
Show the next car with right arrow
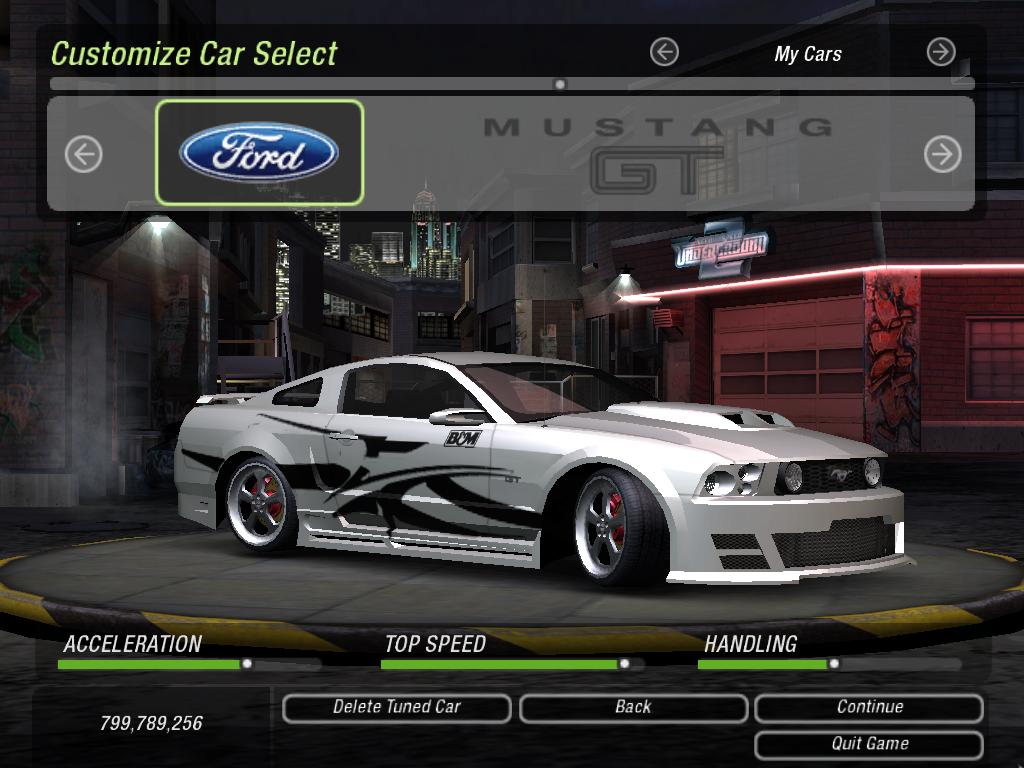point(941,154)
